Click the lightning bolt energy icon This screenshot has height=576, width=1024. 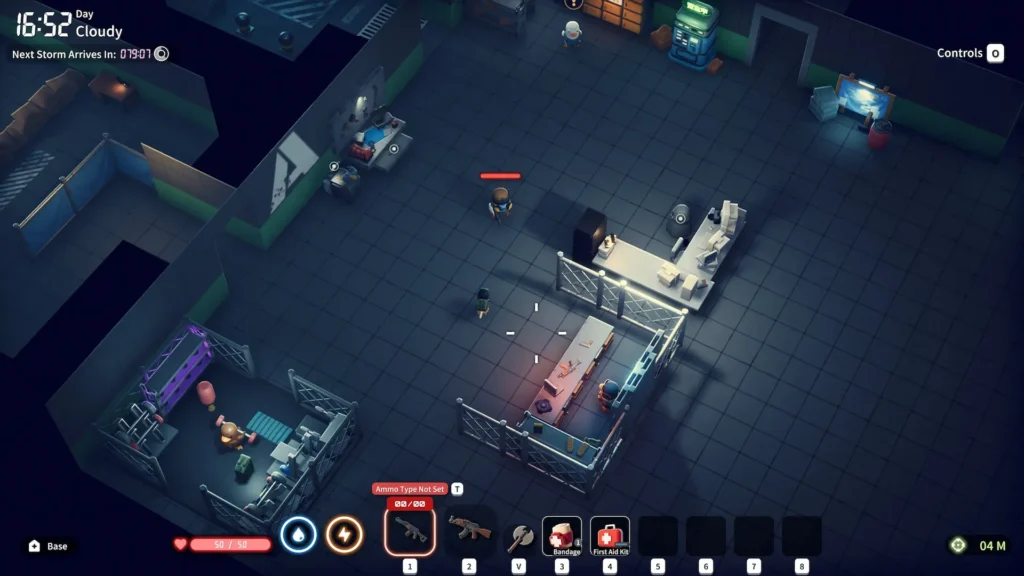point(344,535)
